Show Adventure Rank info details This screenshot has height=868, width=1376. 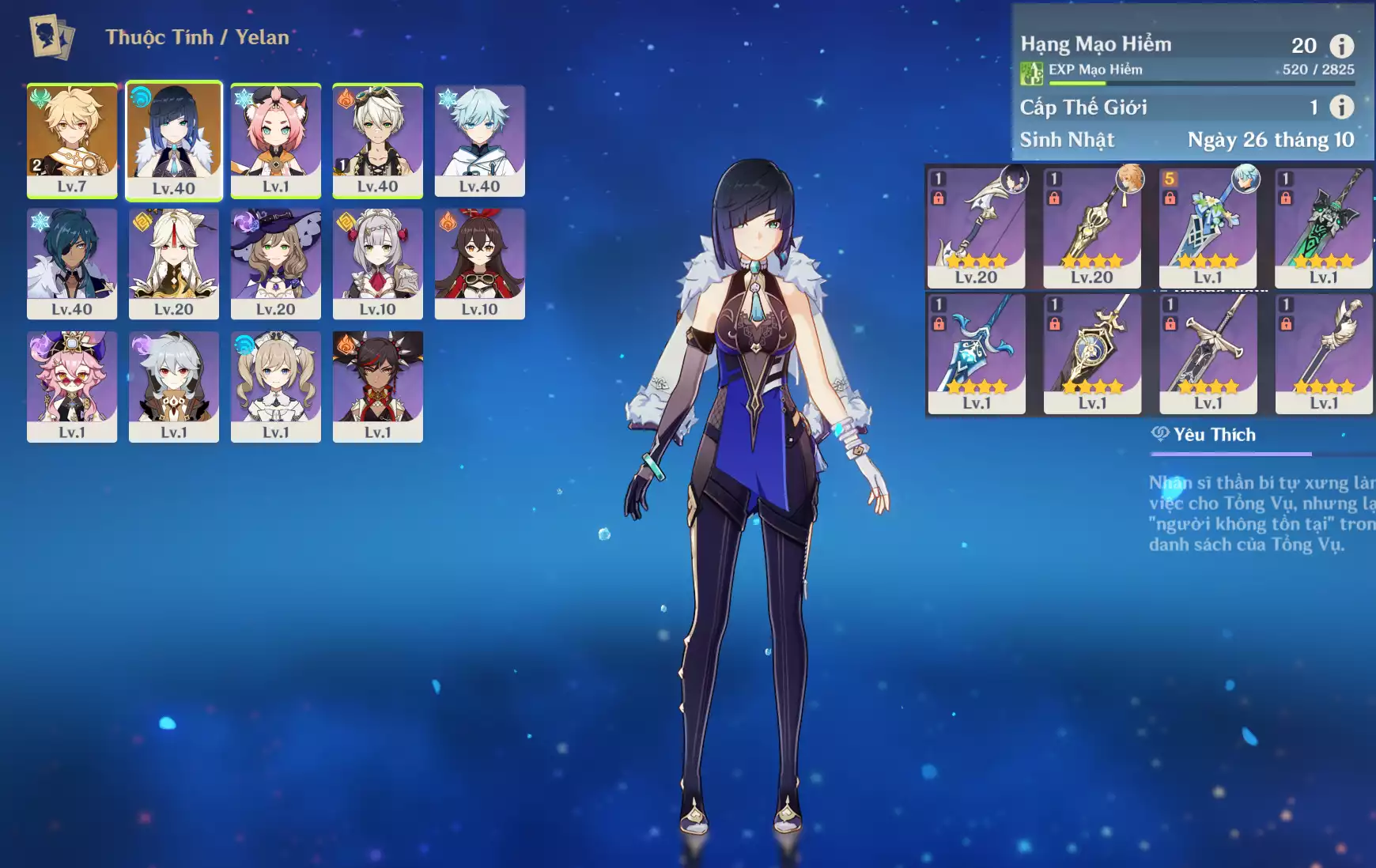[1341, 46]
